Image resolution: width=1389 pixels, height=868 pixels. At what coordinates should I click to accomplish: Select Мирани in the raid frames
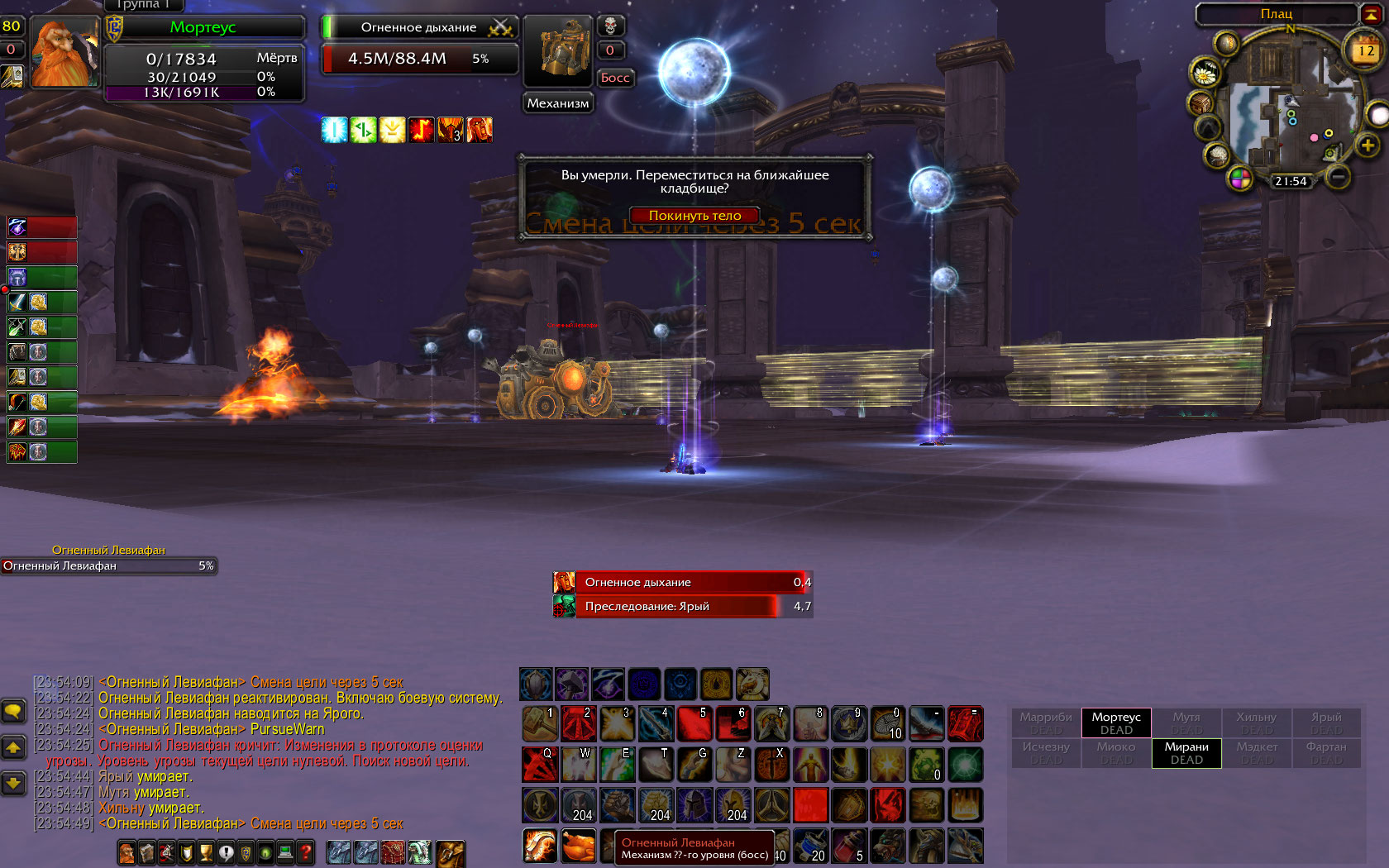pos(1186,753)
